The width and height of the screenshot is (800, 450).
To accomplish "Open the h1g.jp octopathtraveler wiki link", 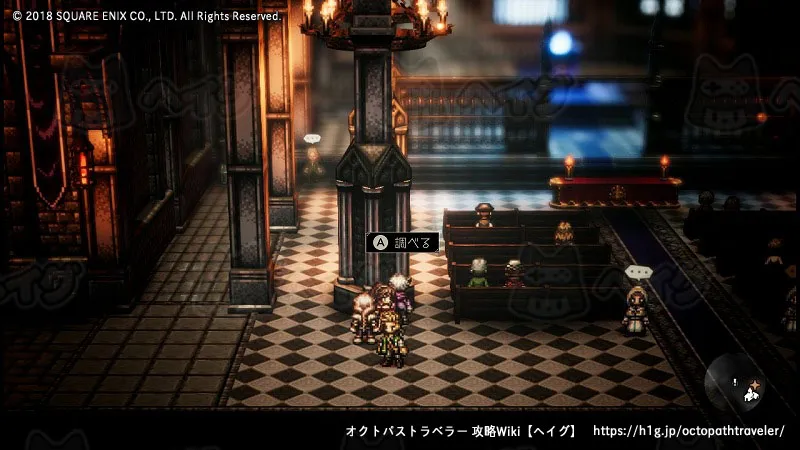I will click(x=689, y=431).
